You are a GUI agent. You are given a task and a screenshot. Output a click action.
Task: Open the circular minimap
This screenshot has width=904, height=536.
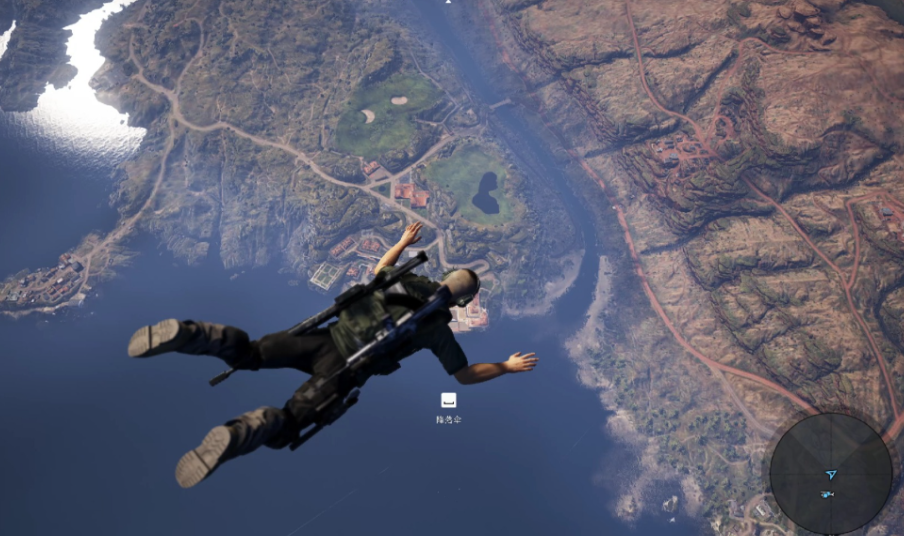pyautogui.click(x=830, y=473)
